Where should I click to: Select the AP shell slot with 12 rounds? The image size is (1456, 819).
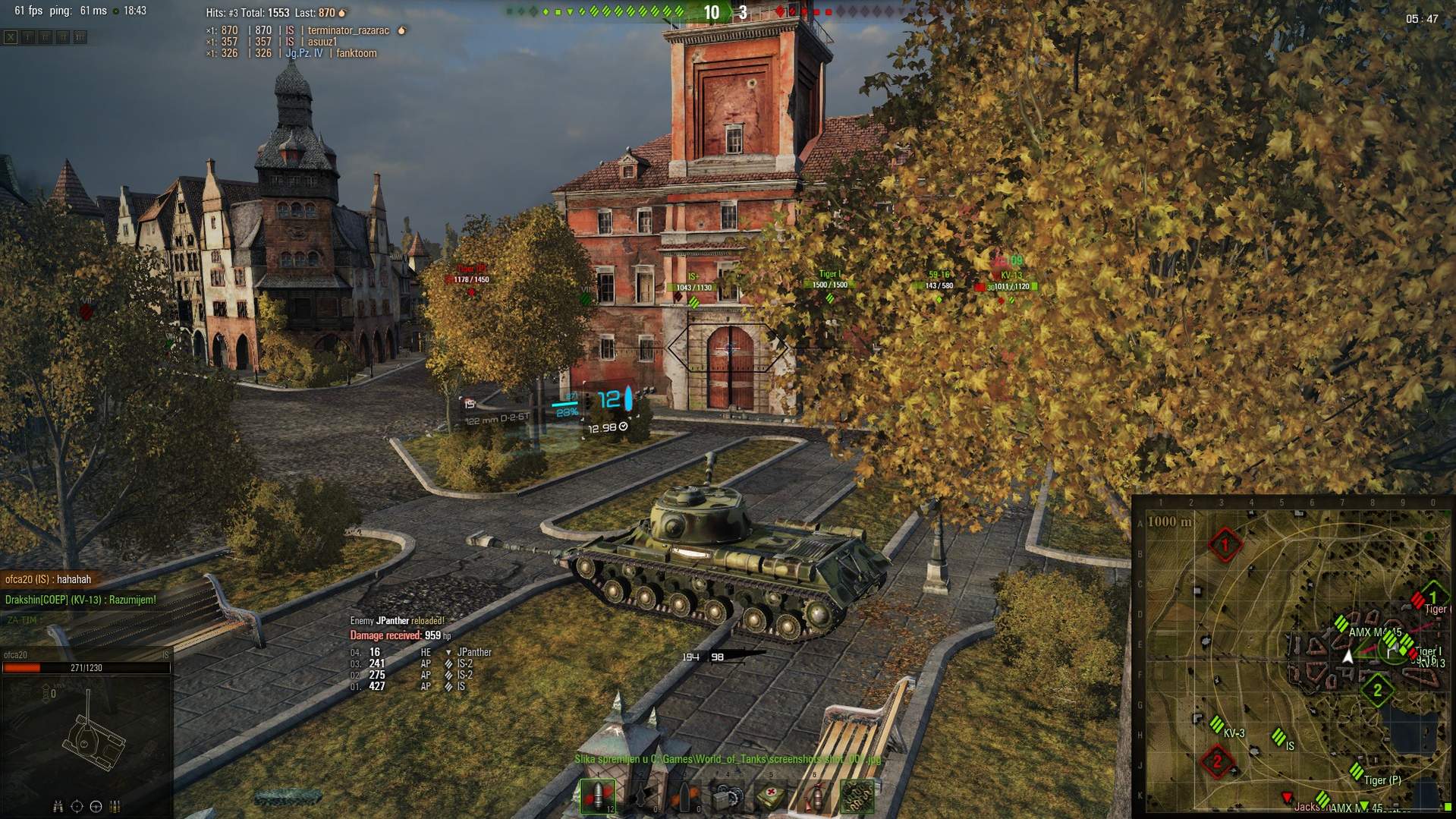pyautogui.click(x=598, y=796)
